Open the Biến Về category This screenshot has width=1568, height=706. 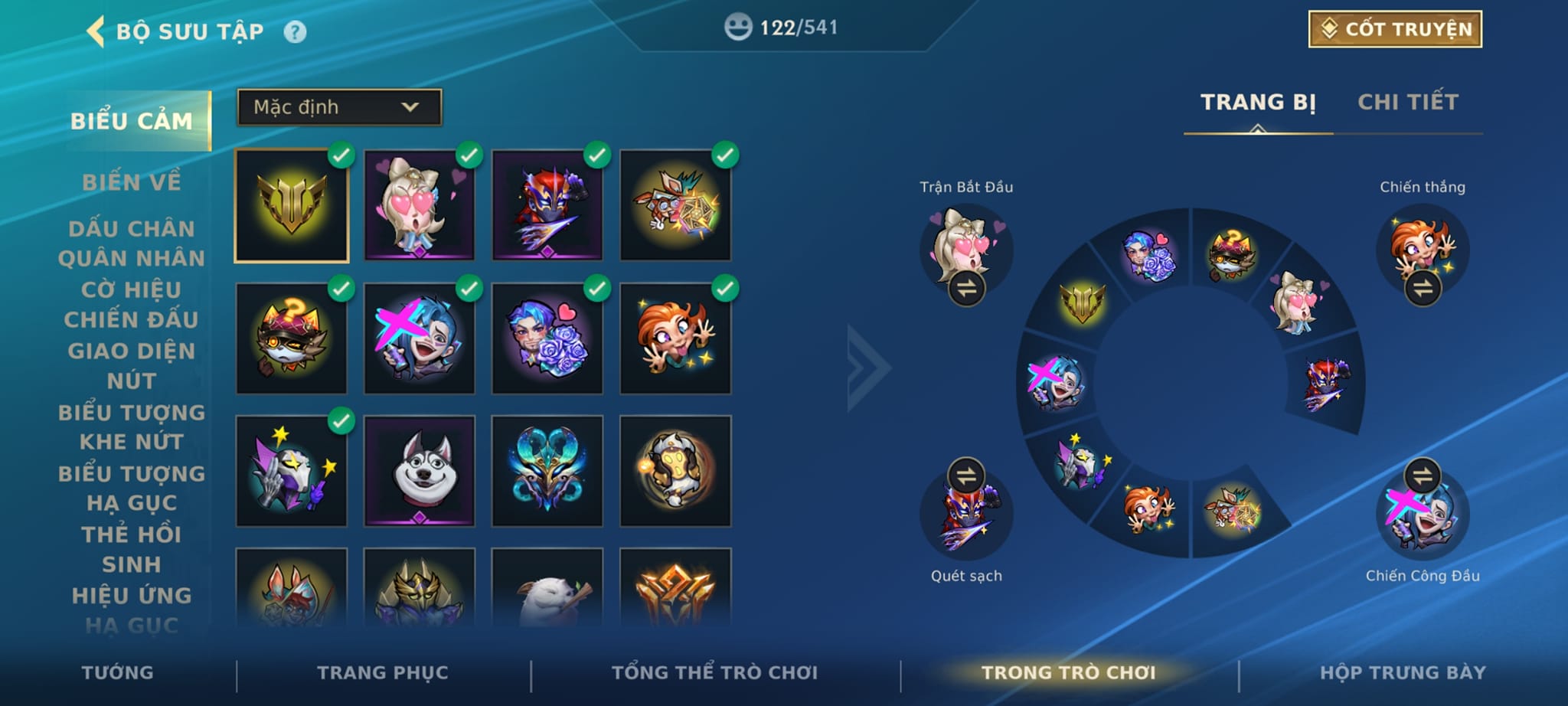132,182
